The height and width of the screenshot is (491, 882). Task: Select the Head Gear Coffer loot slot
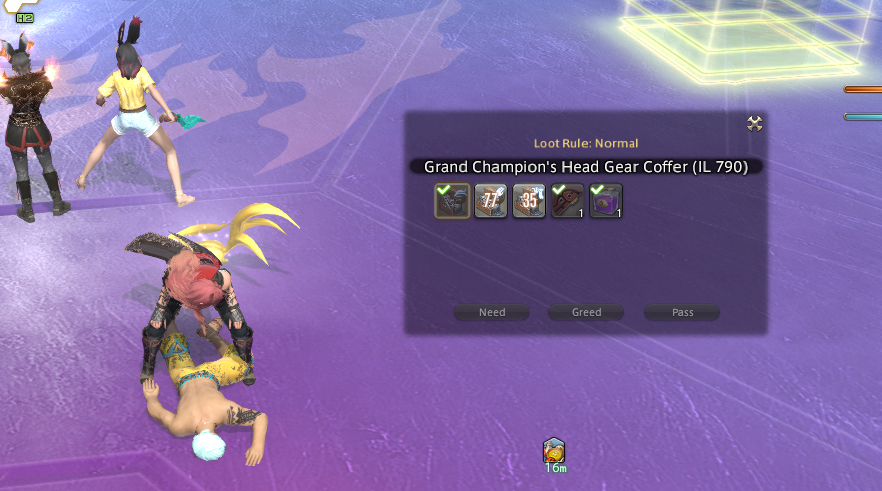click(x=452, y=201)
